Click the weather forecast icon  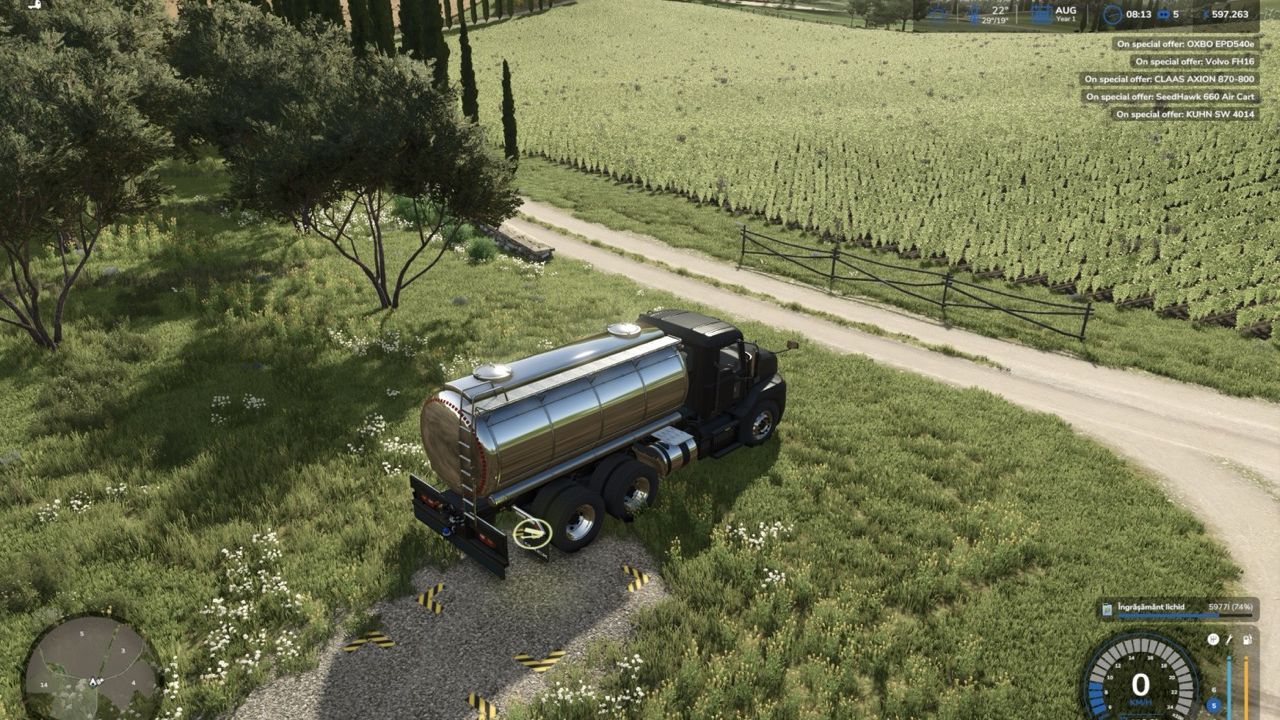937,14
